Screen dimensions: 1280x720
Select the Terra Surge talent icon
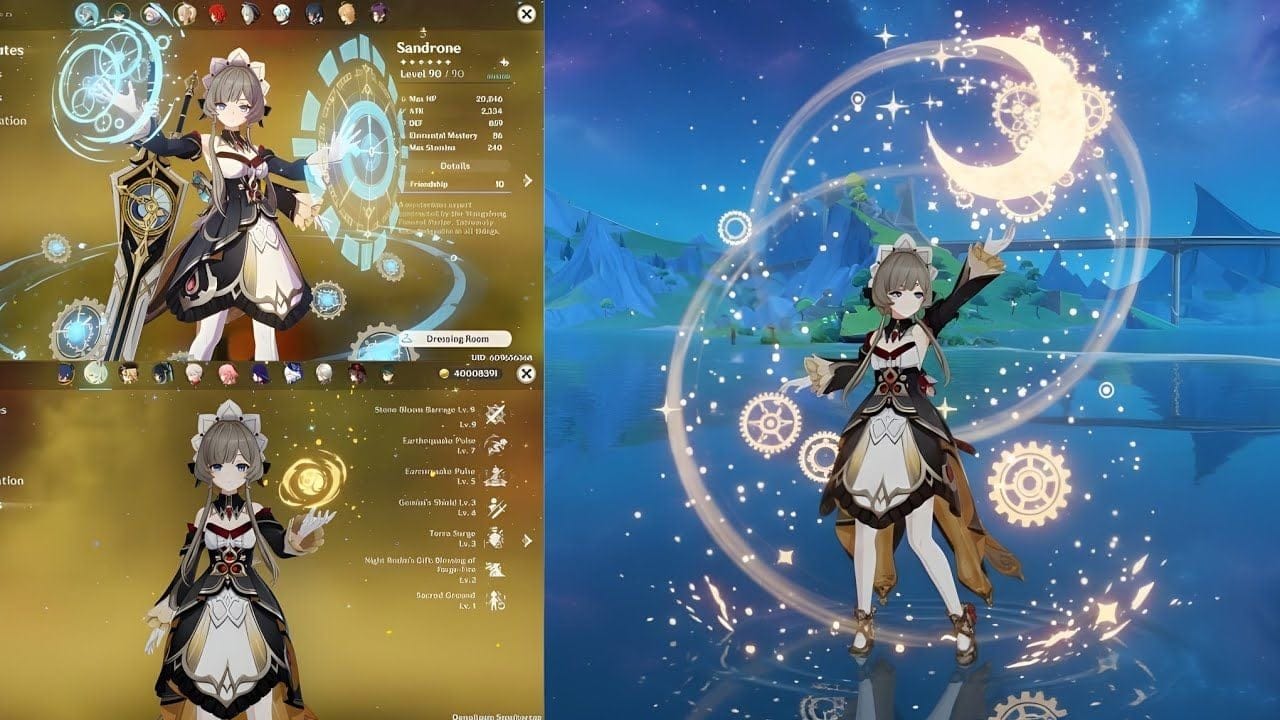tap(494, 537)
